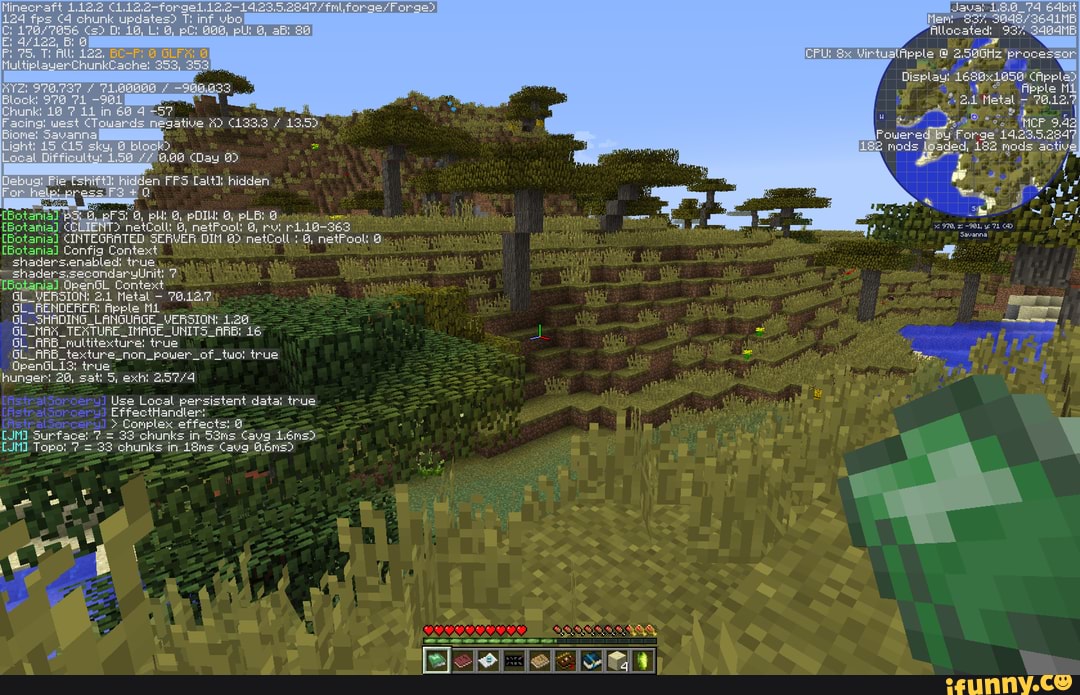Select the brown ornate book slot
Image resolution: width=1080 pixels, height=695 pixels.
565,660
